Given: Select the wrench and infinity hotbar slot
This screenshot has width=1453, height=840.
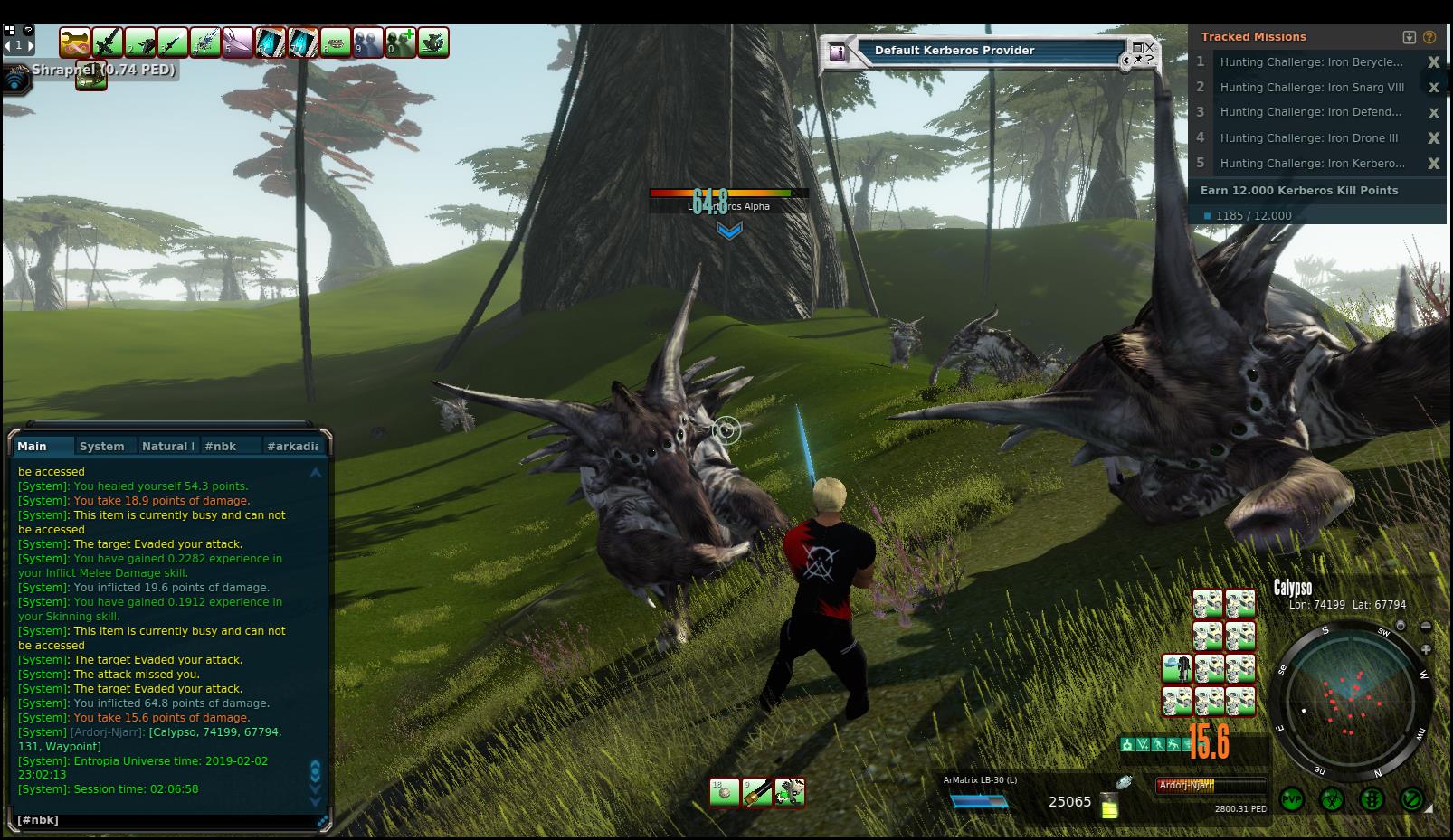Looking at the screenshot, I should click(x=75, y=42).
